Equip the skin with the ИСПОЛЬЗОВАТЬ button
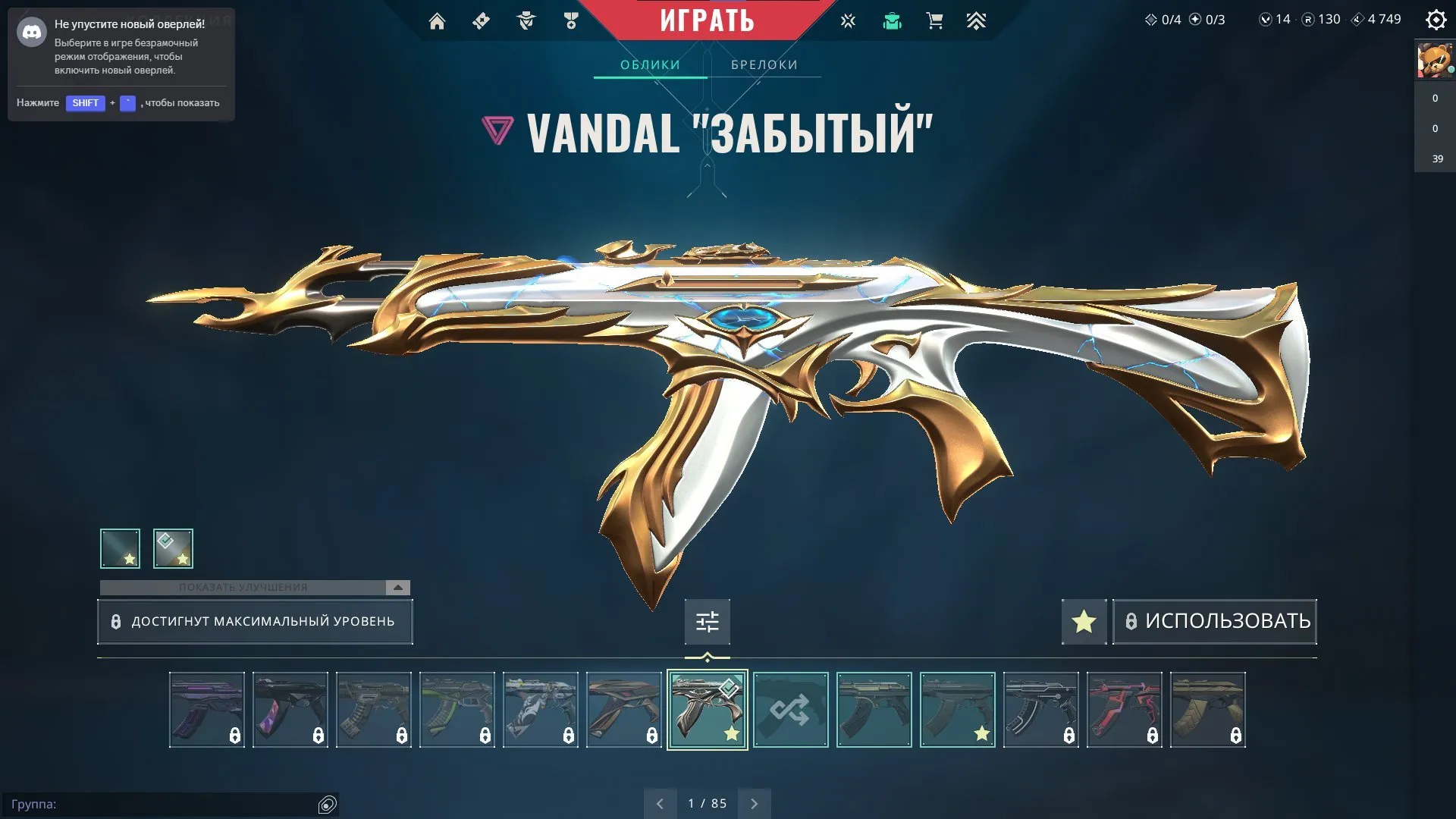 click(x=1214, y=621)
